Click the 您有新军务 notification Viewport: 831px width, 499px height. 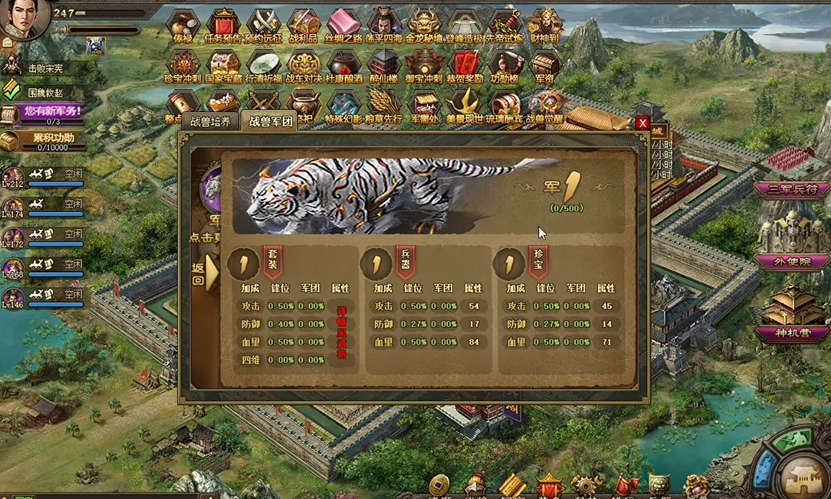click(52, 111)
